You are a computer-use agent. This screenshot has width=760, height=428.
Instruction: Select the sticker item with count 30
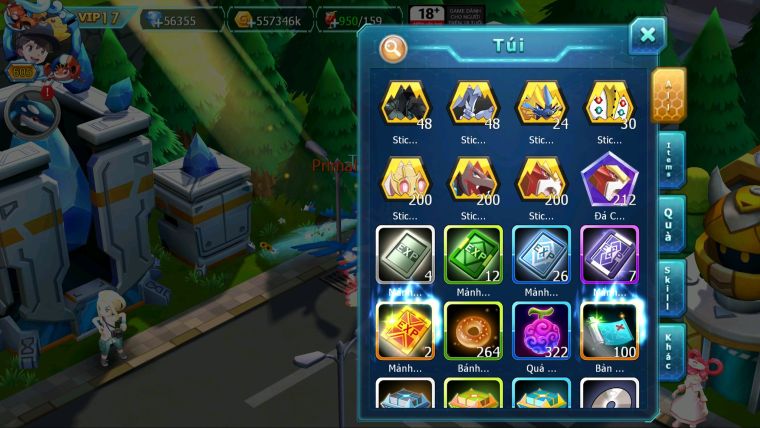[x=609, y=103]
